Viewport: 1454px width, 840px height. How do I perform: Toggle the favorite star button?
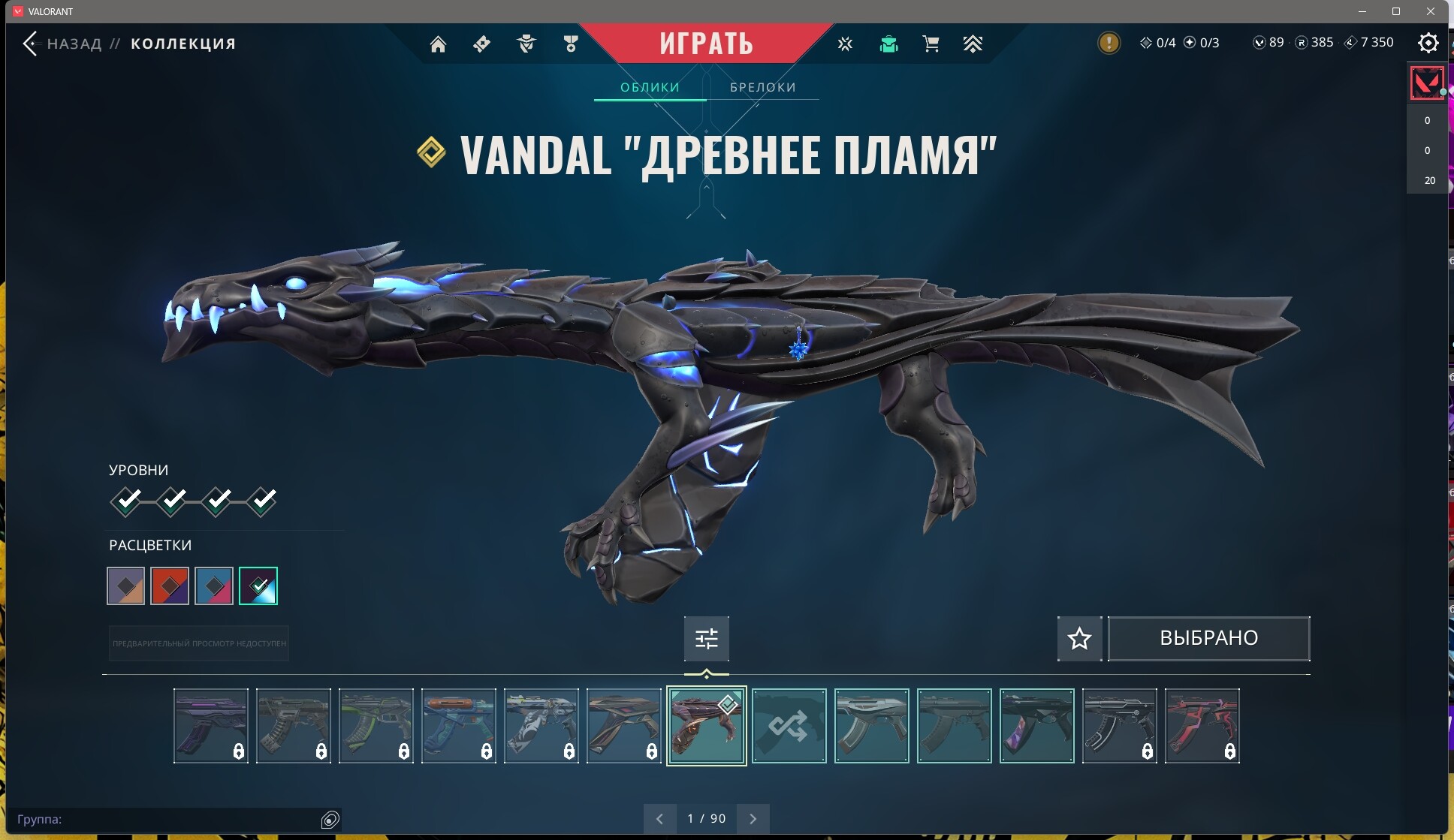(1079, 639)
